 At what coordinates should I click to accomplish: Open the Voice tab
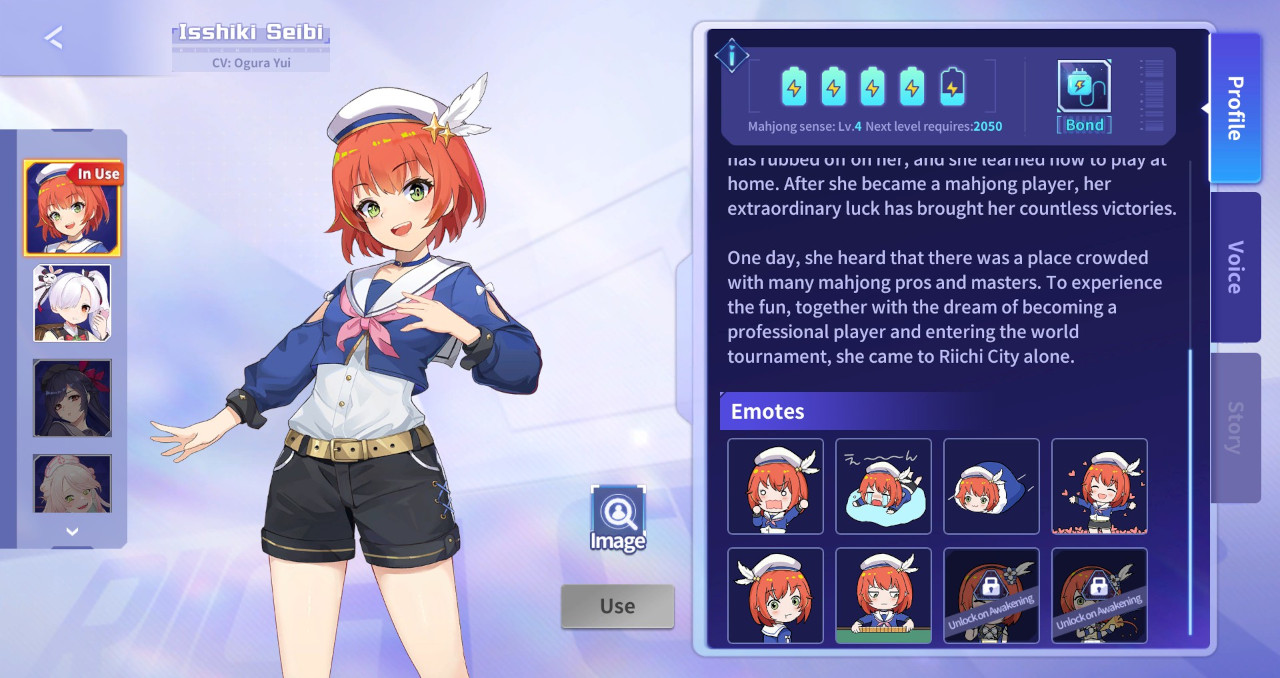coord(1235,267)
